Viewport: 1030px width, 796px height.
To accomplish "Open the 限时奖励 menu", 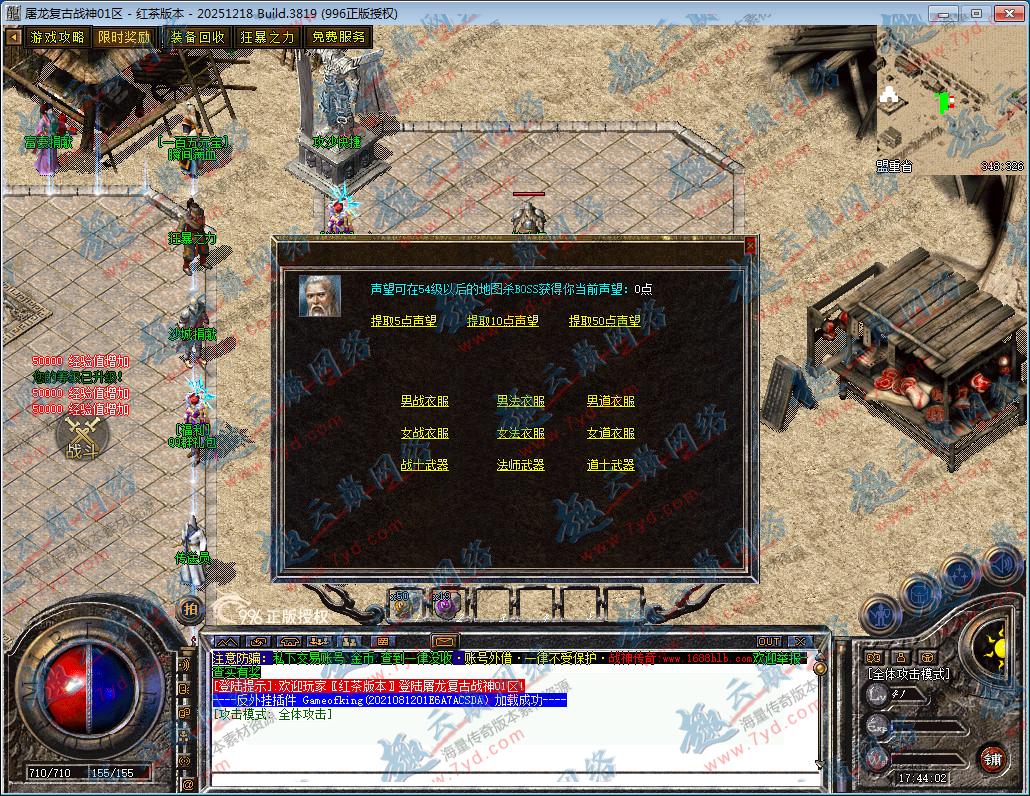I will tap(124, 37).
